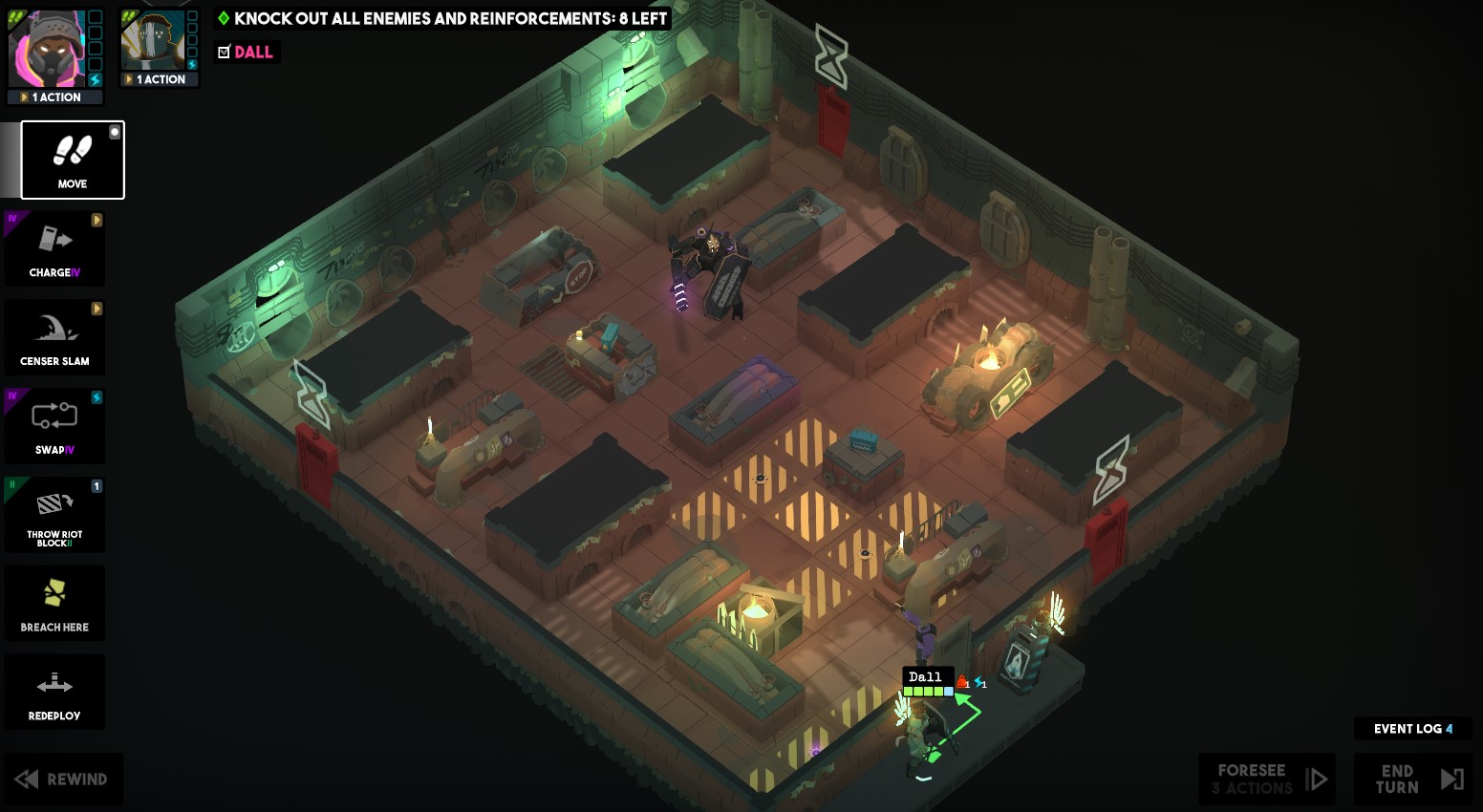Activate the Breach Here ability
The image size is (1483, 812).
coord(54,603)
